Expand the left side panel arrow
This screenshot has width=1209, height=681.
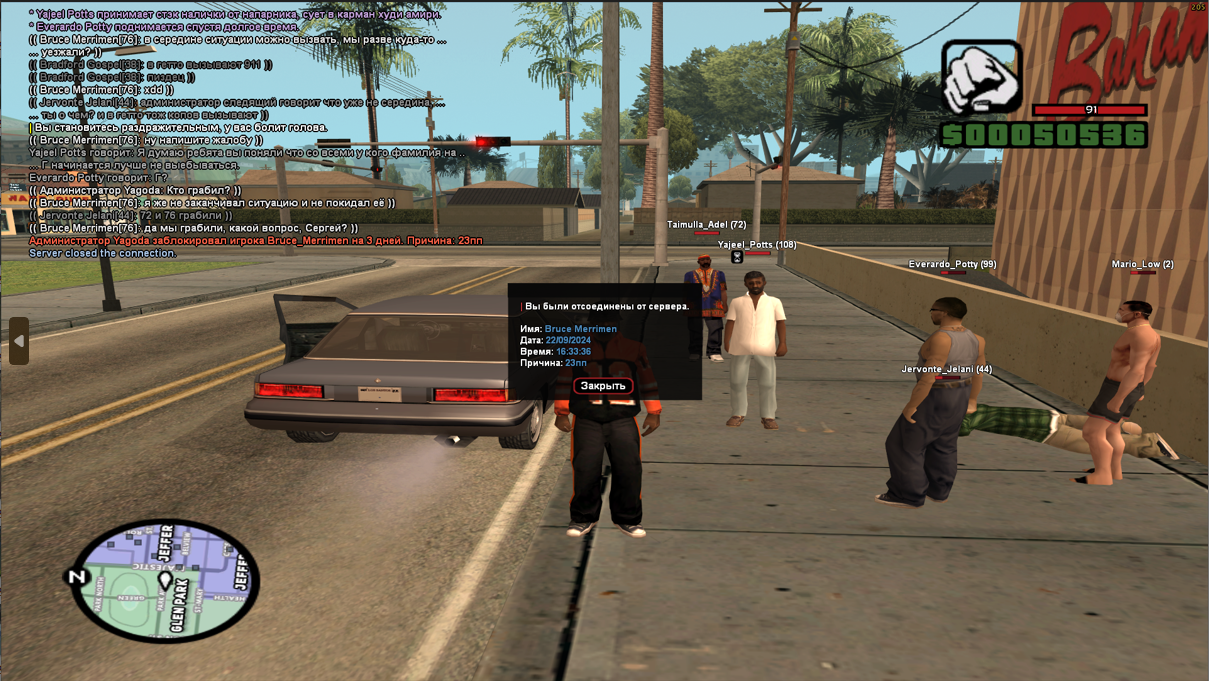19,341
